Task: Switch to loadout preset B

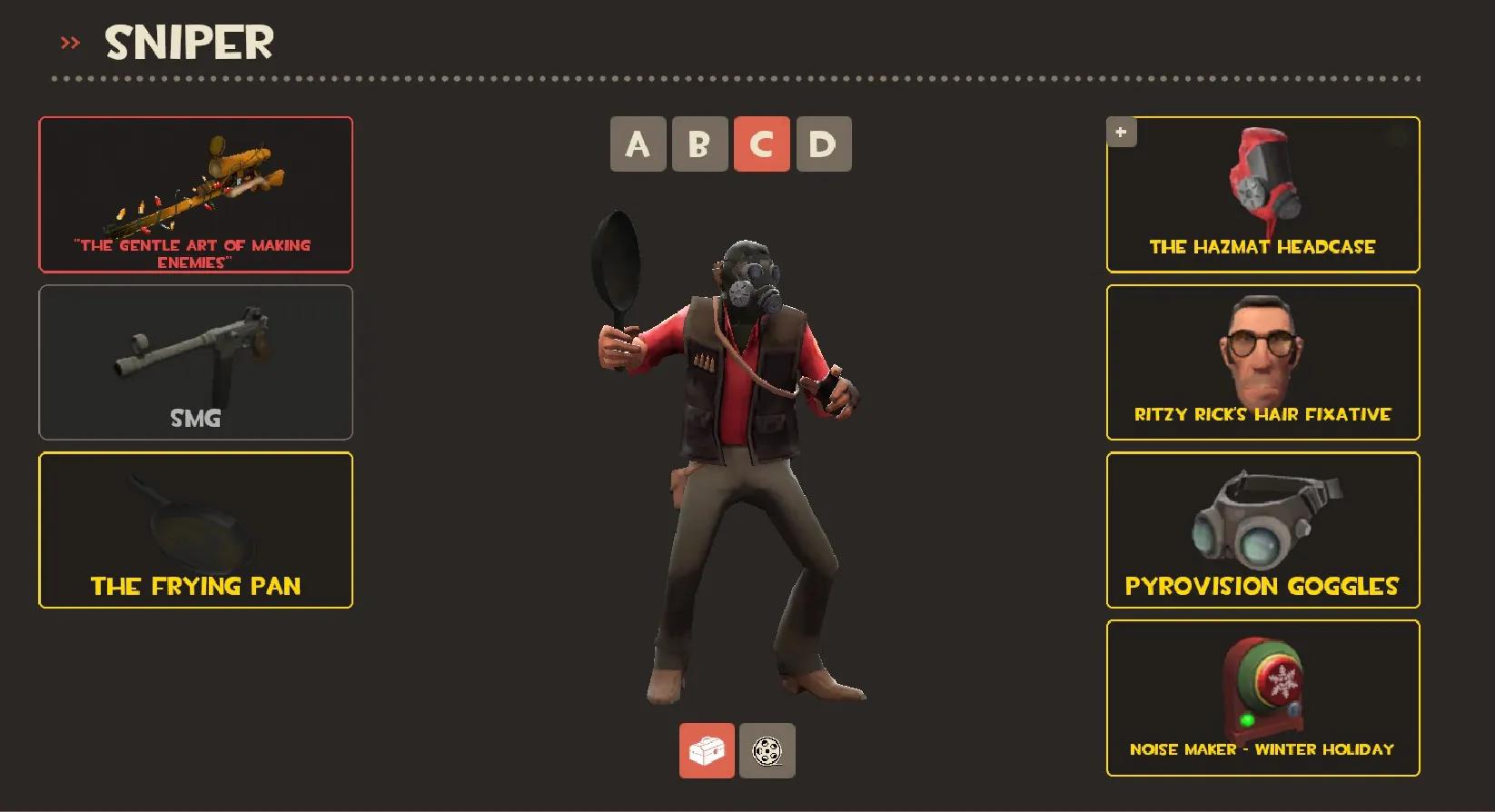Action: coord(699,144)
